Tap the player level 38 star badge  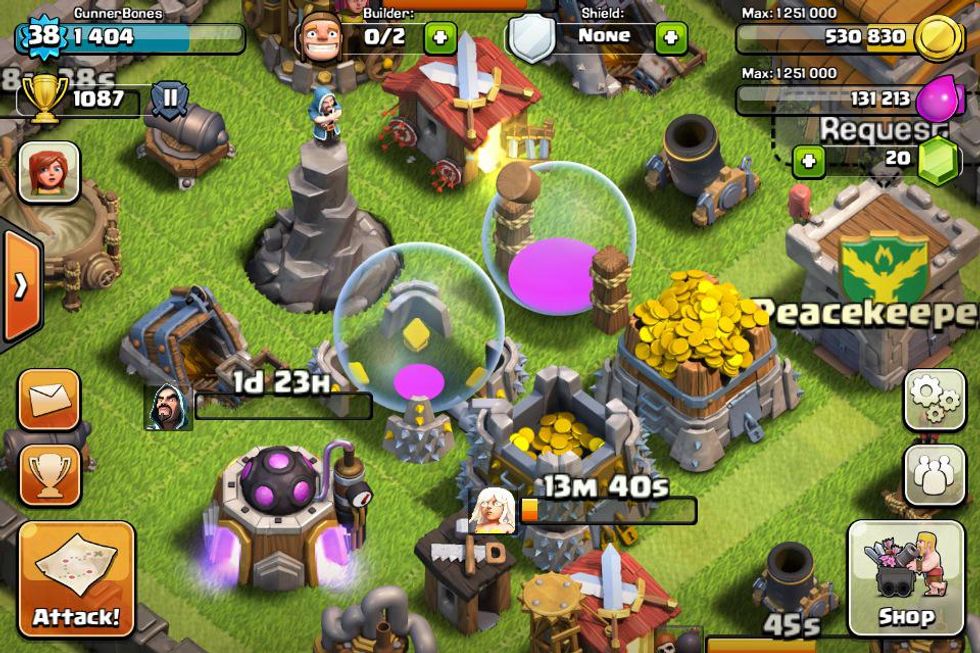pyautogui.click(x=41, y=38)
